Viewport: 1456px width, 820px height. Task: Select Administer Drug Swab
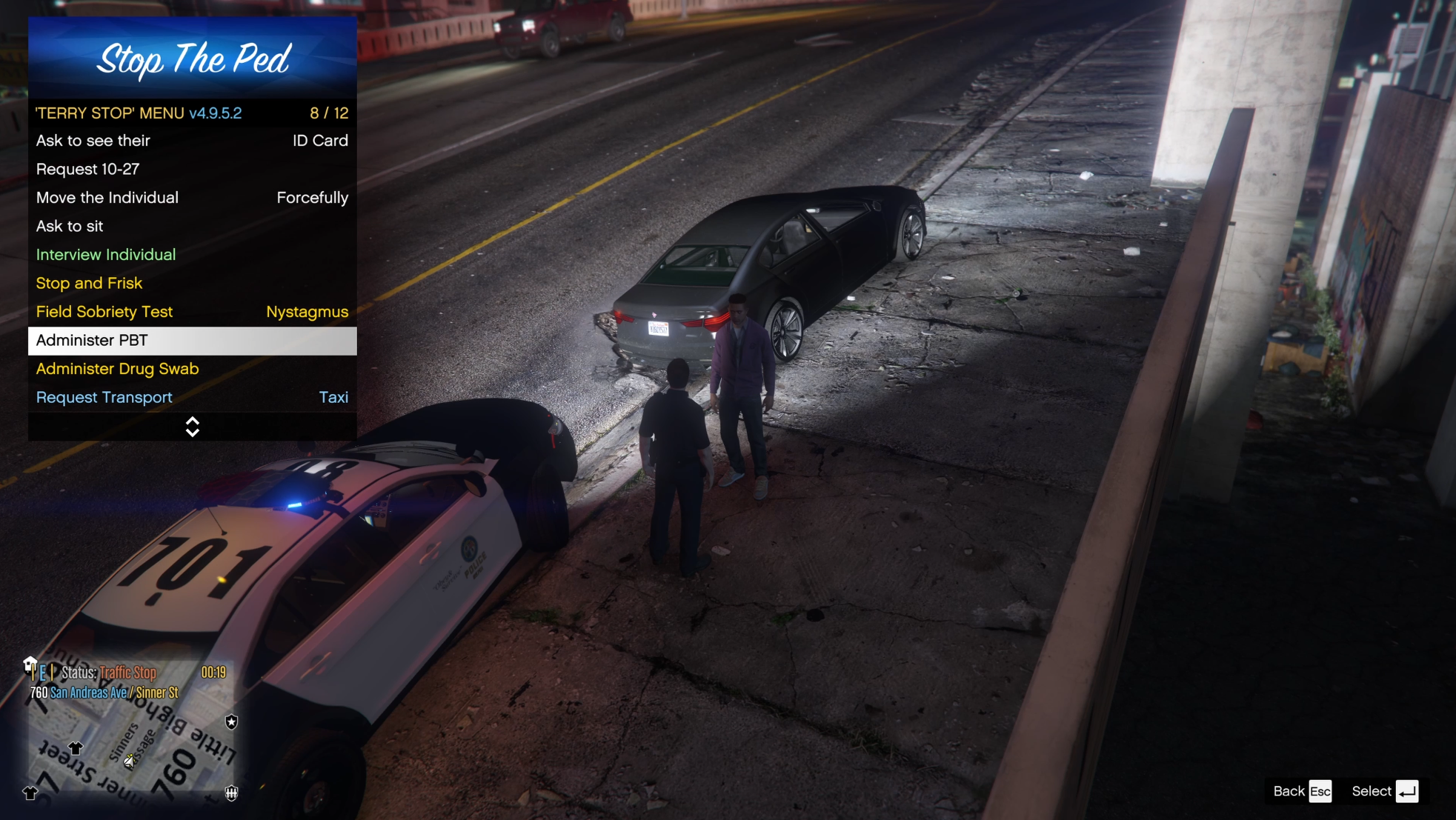point(192,369)
